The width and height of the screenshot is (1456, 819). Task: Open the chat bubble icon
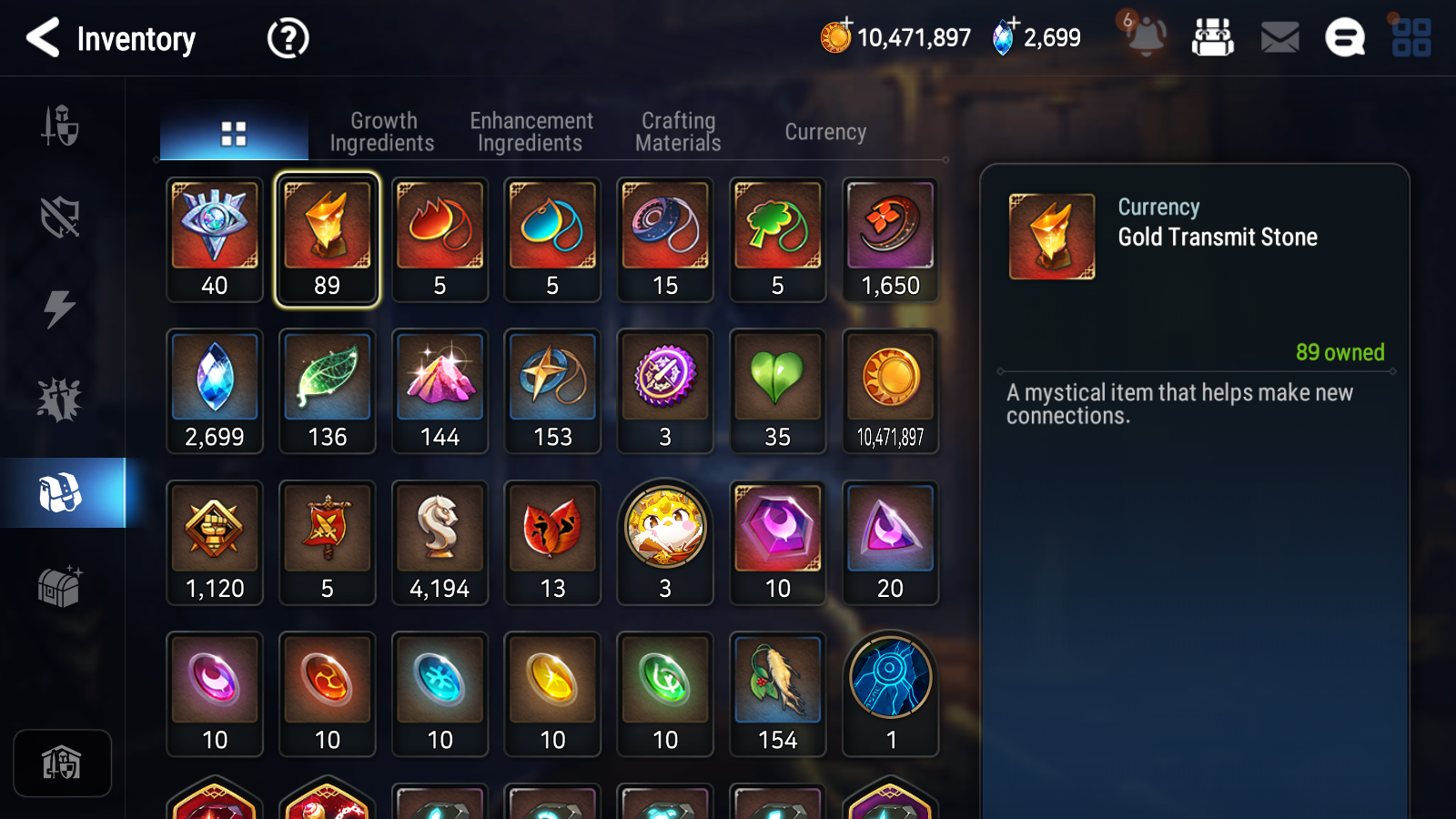pyautogui.click(x=1344, y=38)
